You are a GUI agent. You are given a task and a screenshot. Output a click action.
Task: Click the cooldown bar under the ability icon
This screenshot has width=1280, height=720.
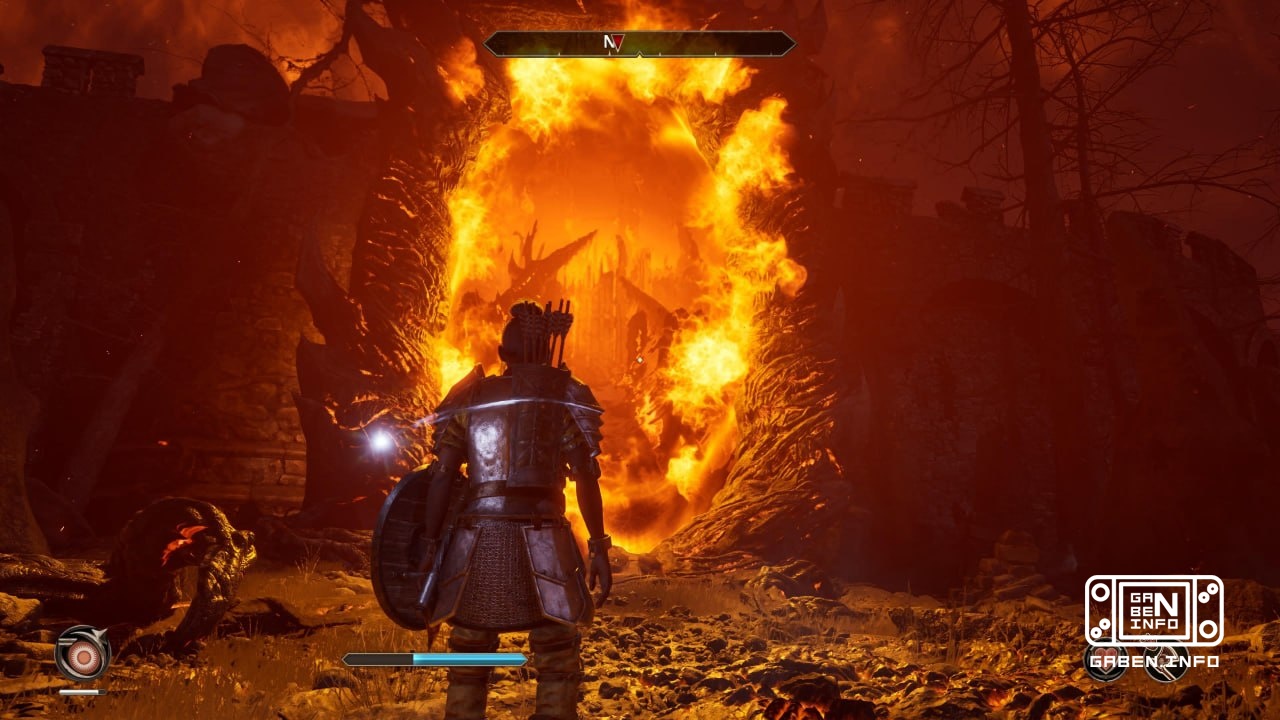click(x=83, y=692)
